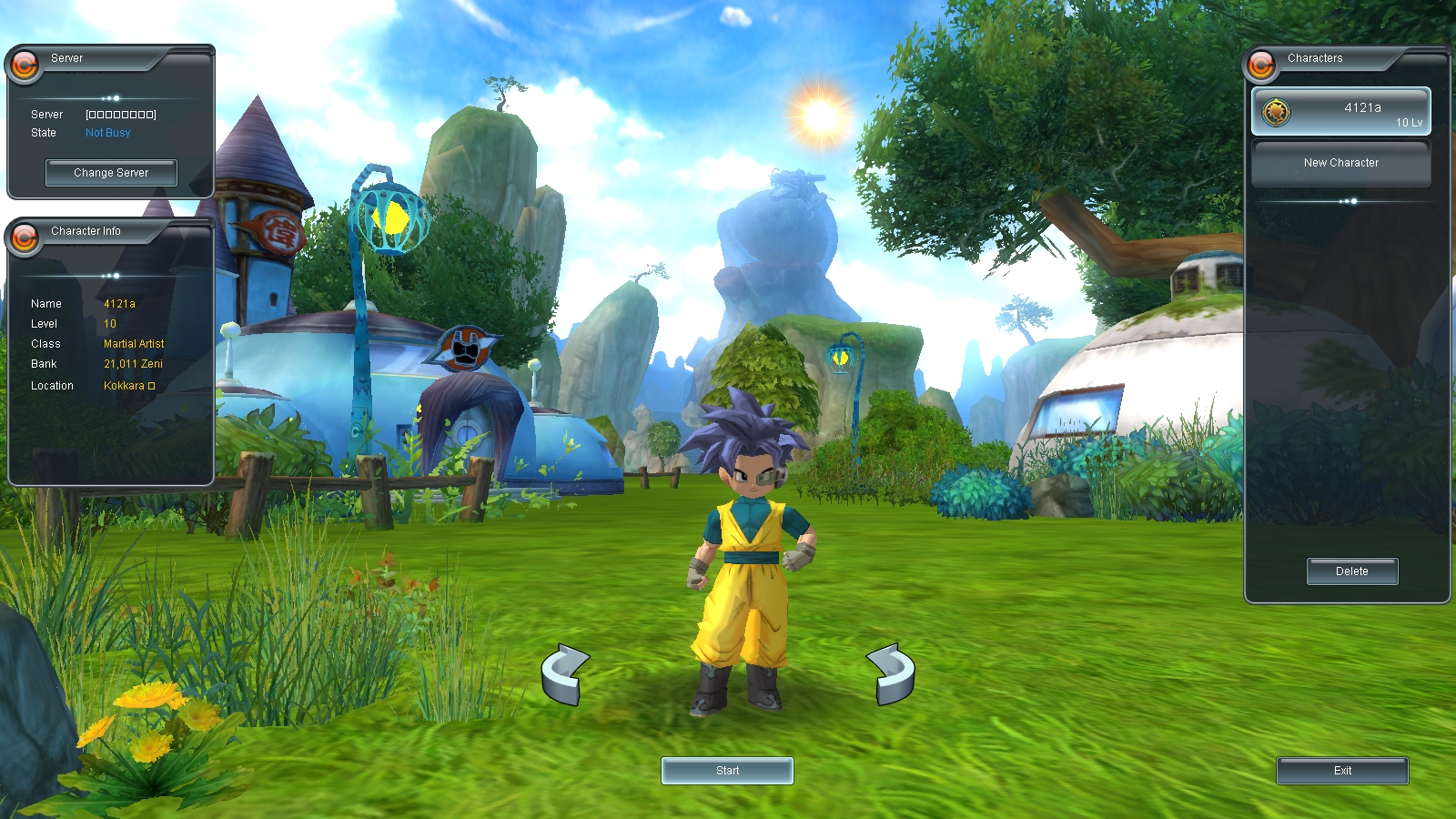This screenshot has height=819, width=1456.
Task: Click the Character Info panel title bar
Action: pos(86,231)
